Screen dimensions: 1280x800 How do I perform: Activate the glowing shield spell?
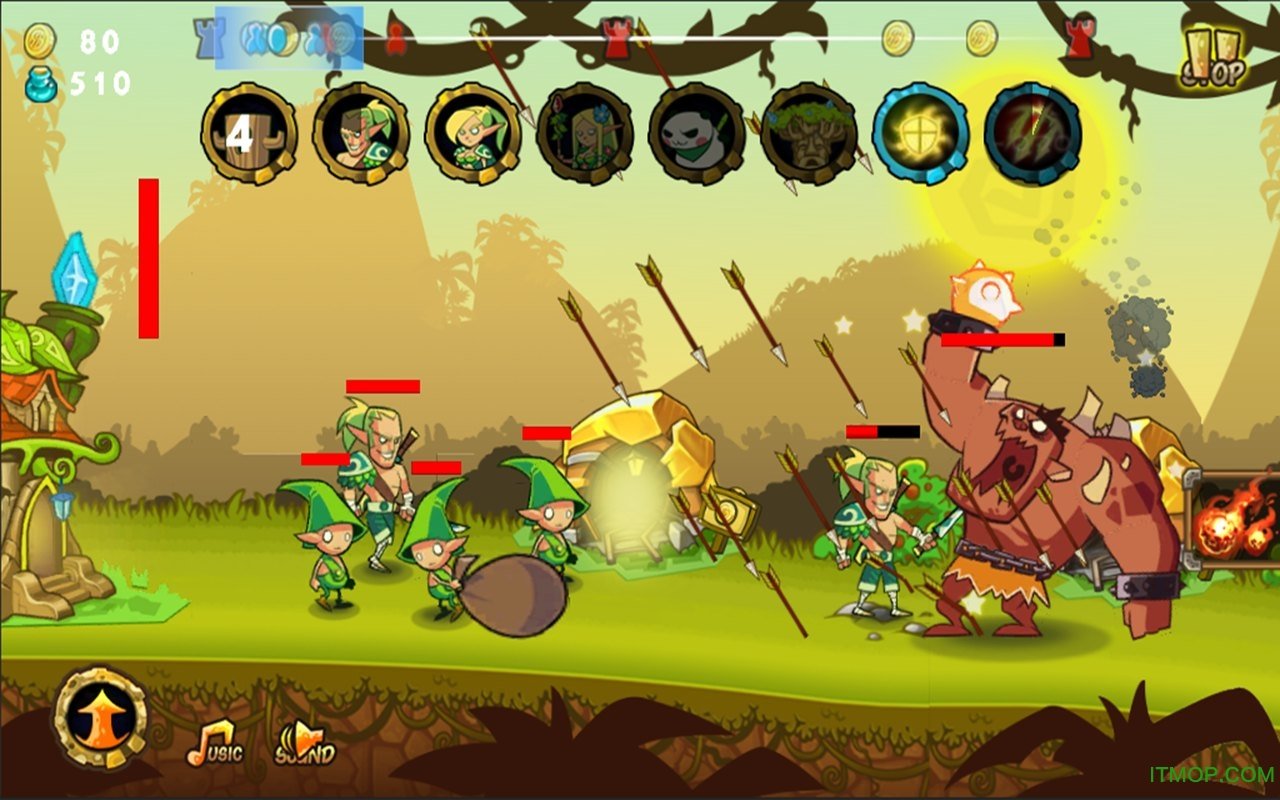[921, 134]
